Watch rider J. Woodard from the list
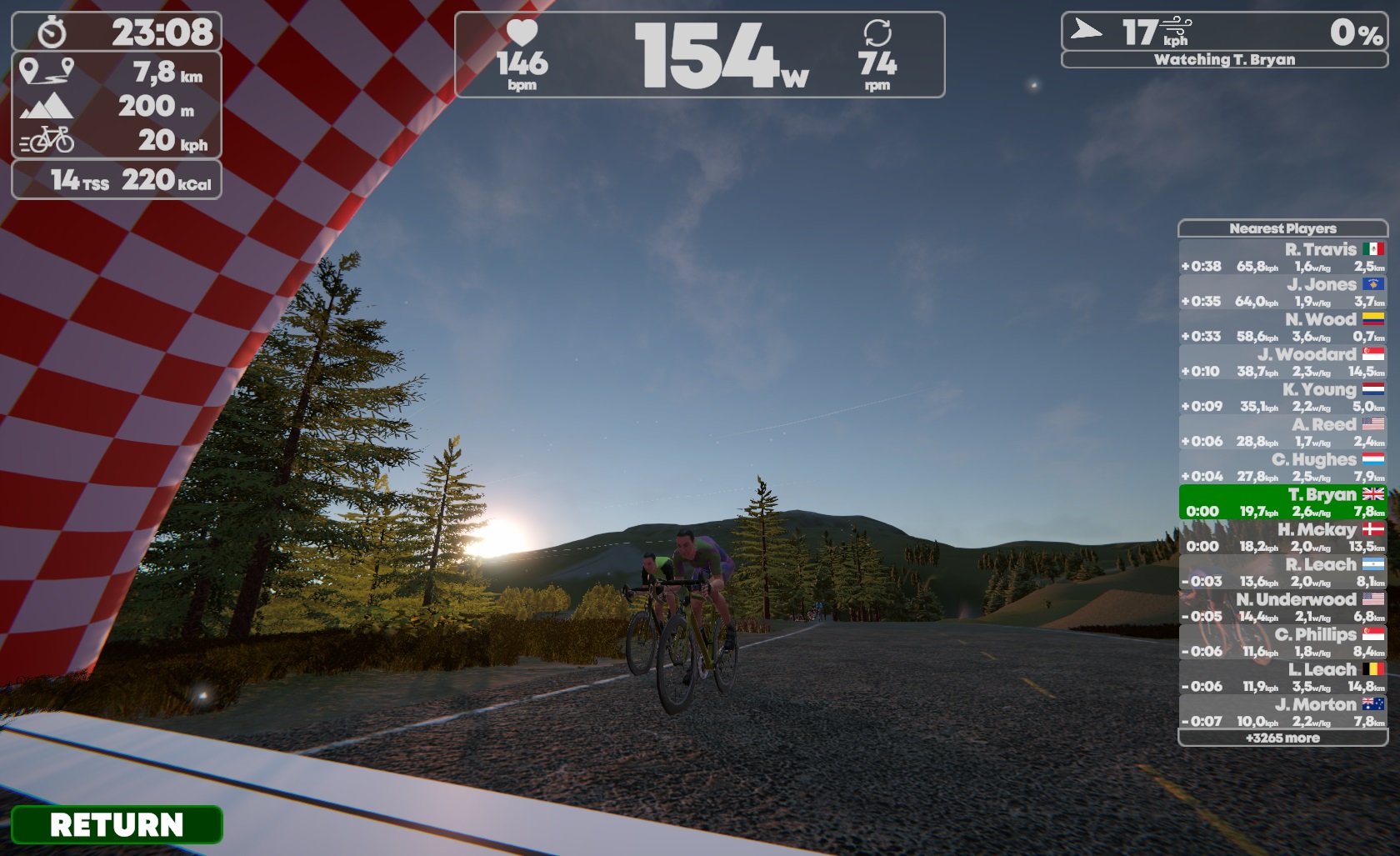 point(1282,363)
